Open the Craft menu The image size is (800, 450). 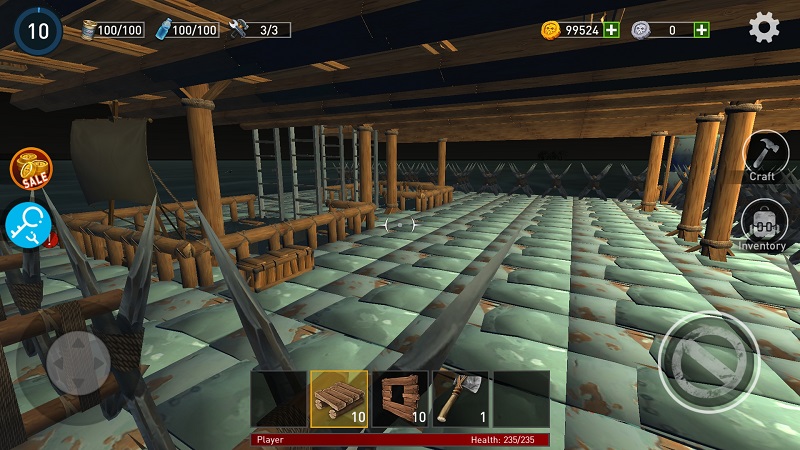tap(766, 155)
